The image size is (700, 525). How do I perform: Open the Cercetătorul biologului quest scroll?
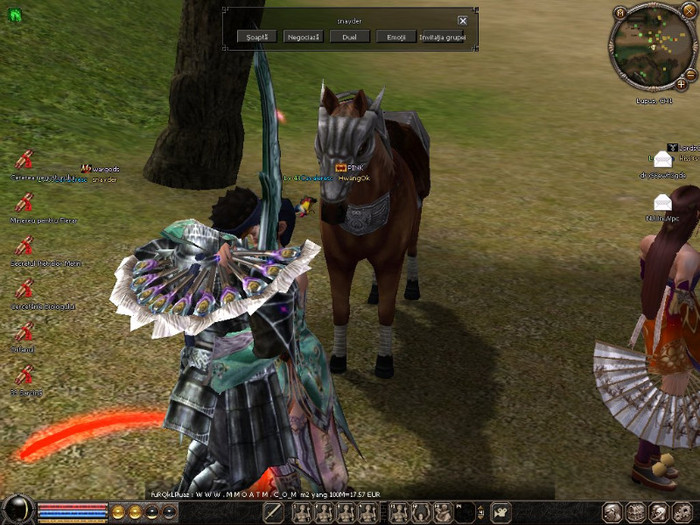point(25,289)
